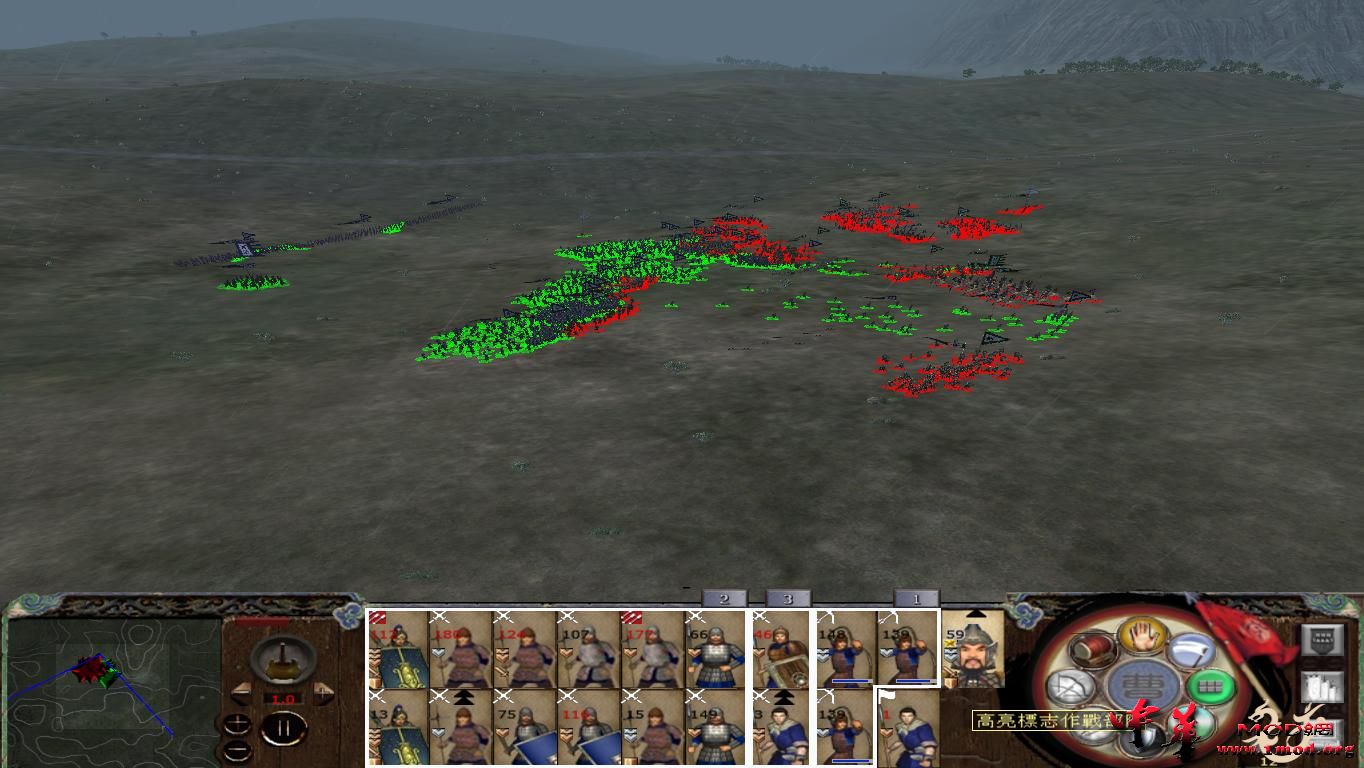Increase battle speed with the right arrow

(x=321, y=692)
